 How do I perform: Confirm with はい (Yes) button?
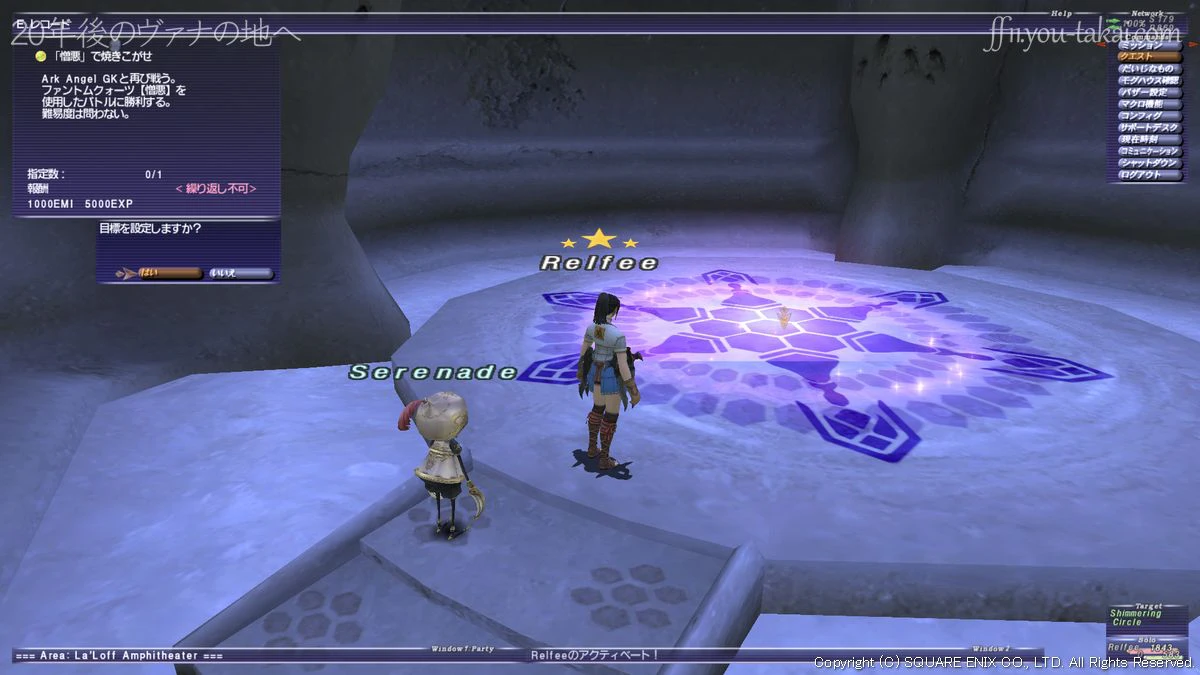(x=160, y=273)
